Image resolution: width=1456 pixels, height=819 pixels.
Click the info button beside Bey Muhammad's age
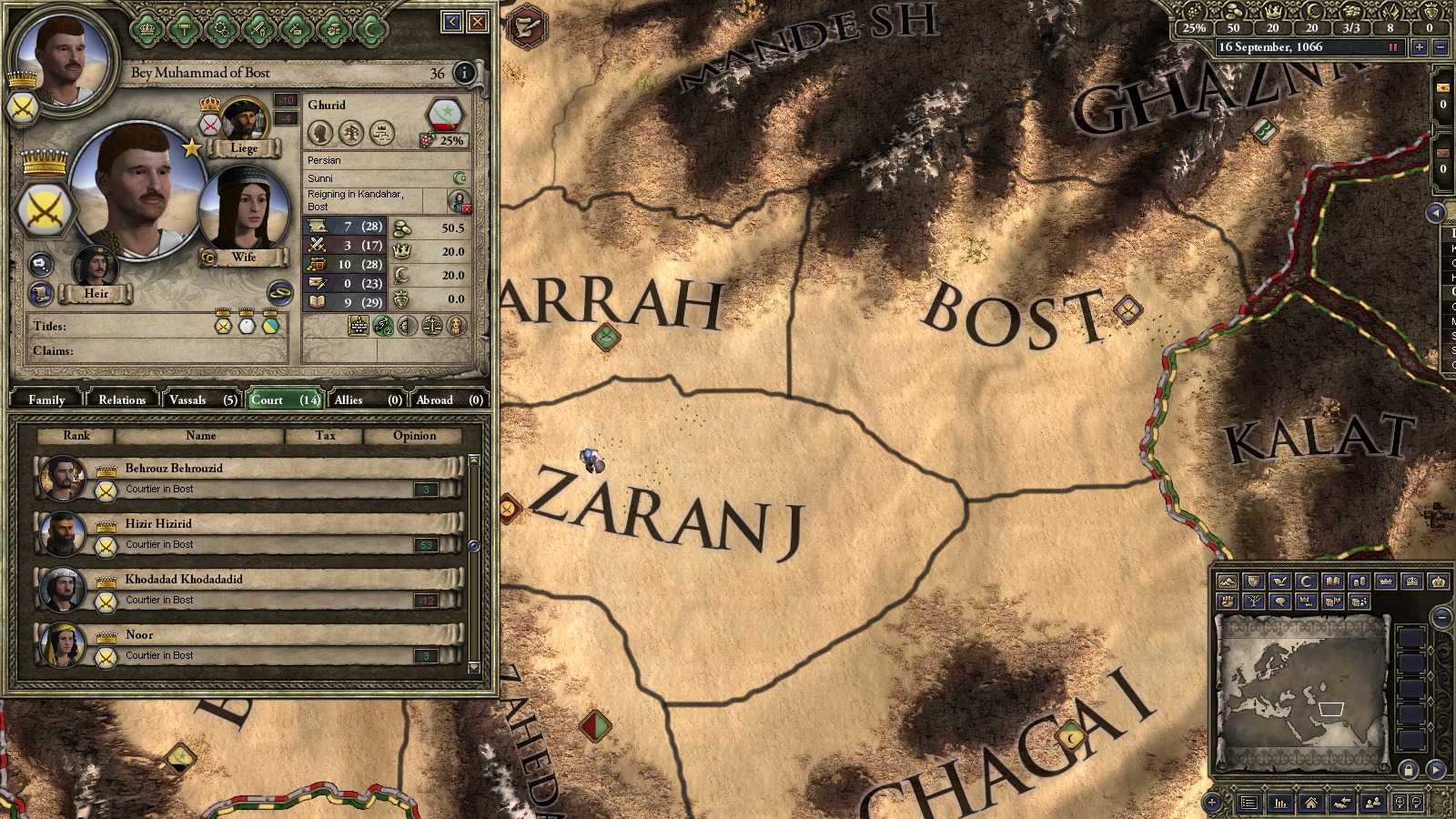point(464,74)
